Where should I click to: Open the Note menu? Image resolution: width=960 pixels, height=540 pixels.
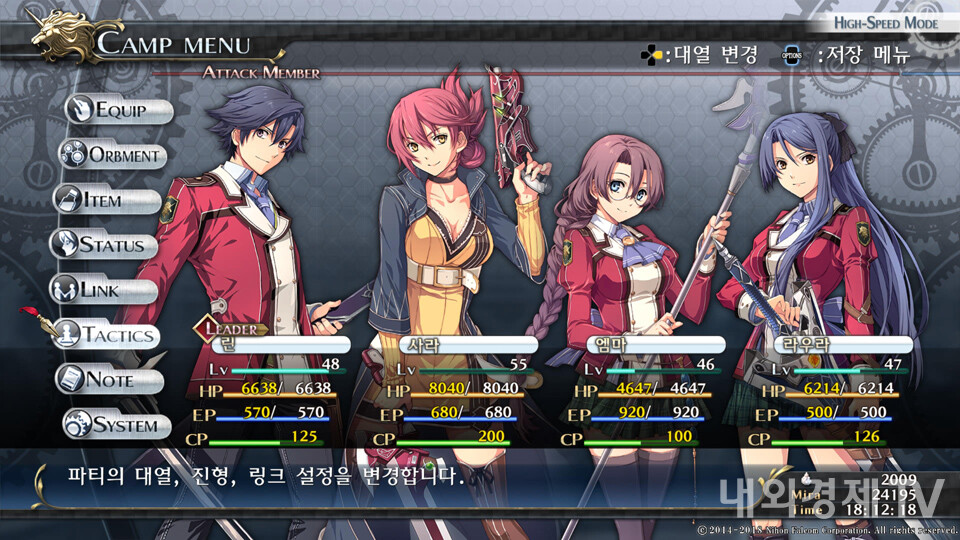point(110,380)
